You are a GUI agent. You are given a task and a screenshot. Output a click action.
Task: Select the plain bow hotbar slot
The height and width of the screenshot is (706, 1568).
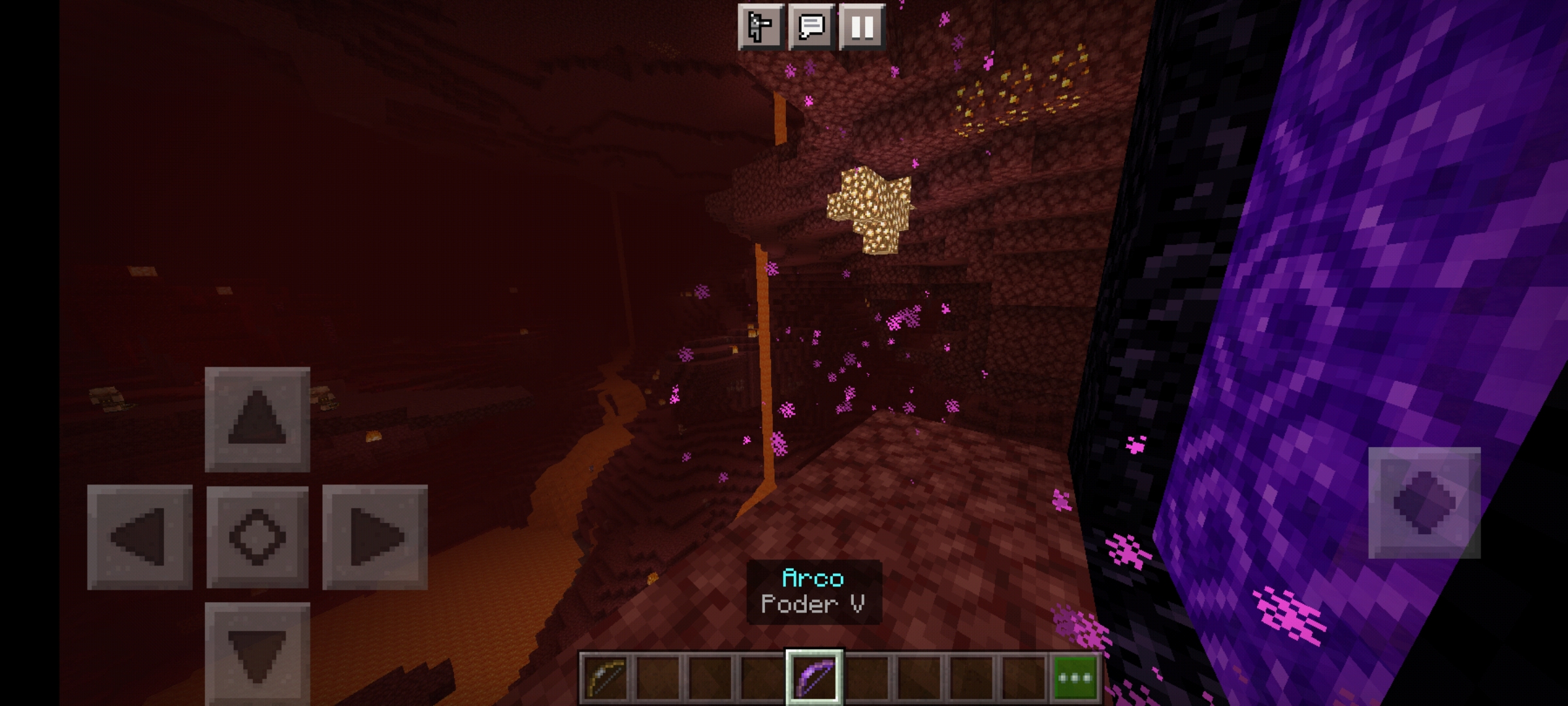(605, 677)
